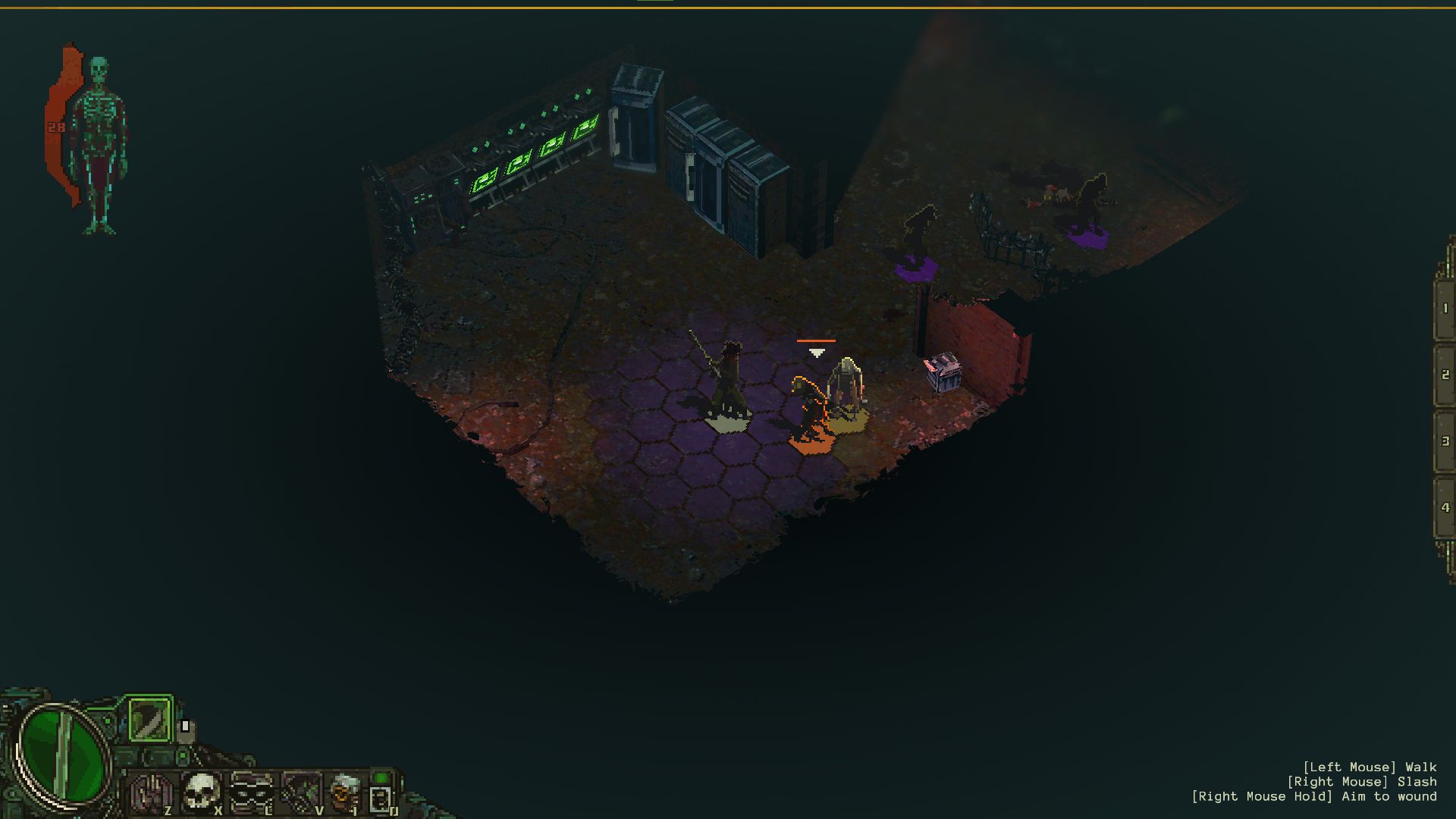Choose quick slot 2 on right panel
This screenshot has height=819, width=1456.
pos(1445,375)
